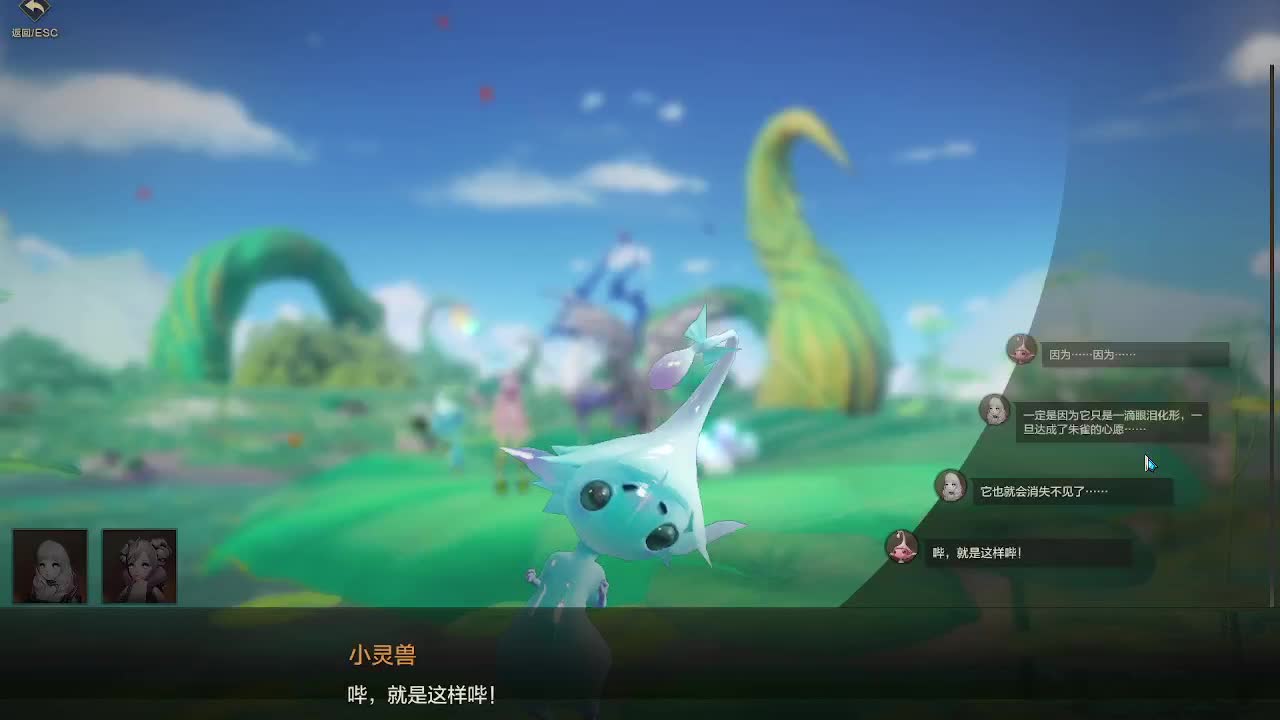Select the white-haired character portrait thumbnail
1280x720 pixels.
[49, 566]
